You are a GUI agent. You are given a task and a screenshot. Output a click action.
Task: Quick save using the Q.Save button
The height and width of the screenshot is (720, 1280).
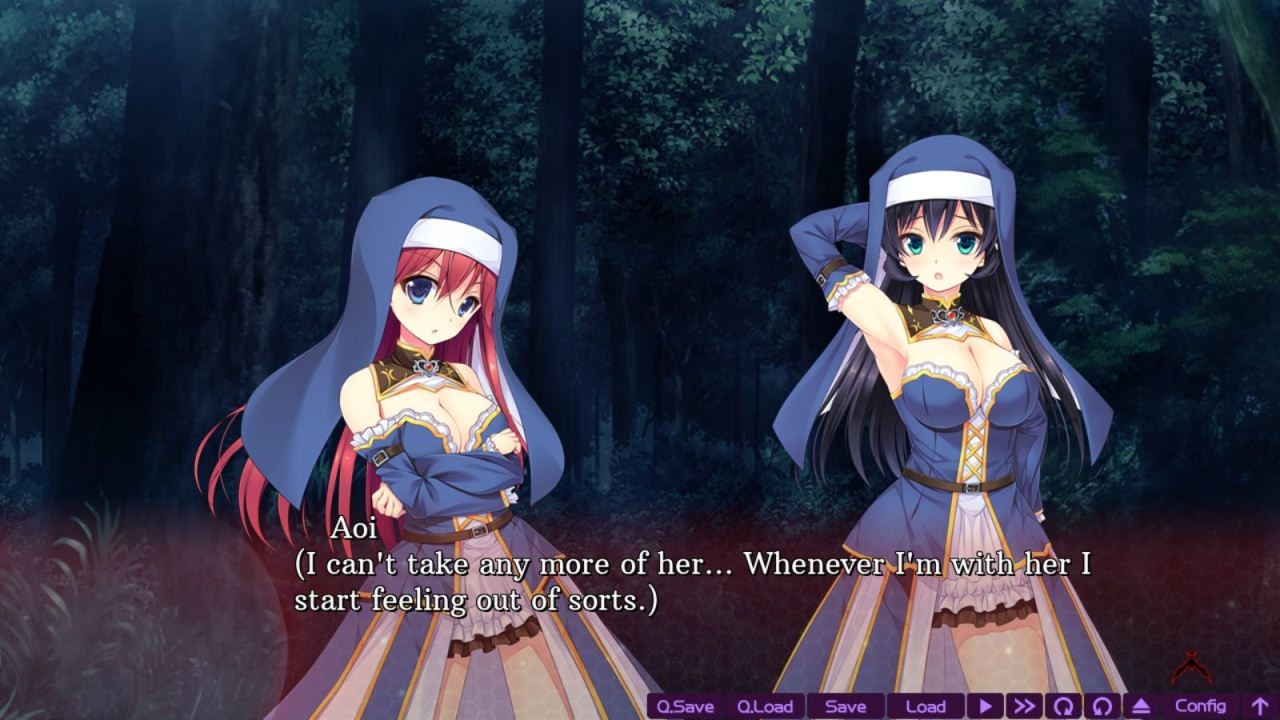tap(686, 706)
